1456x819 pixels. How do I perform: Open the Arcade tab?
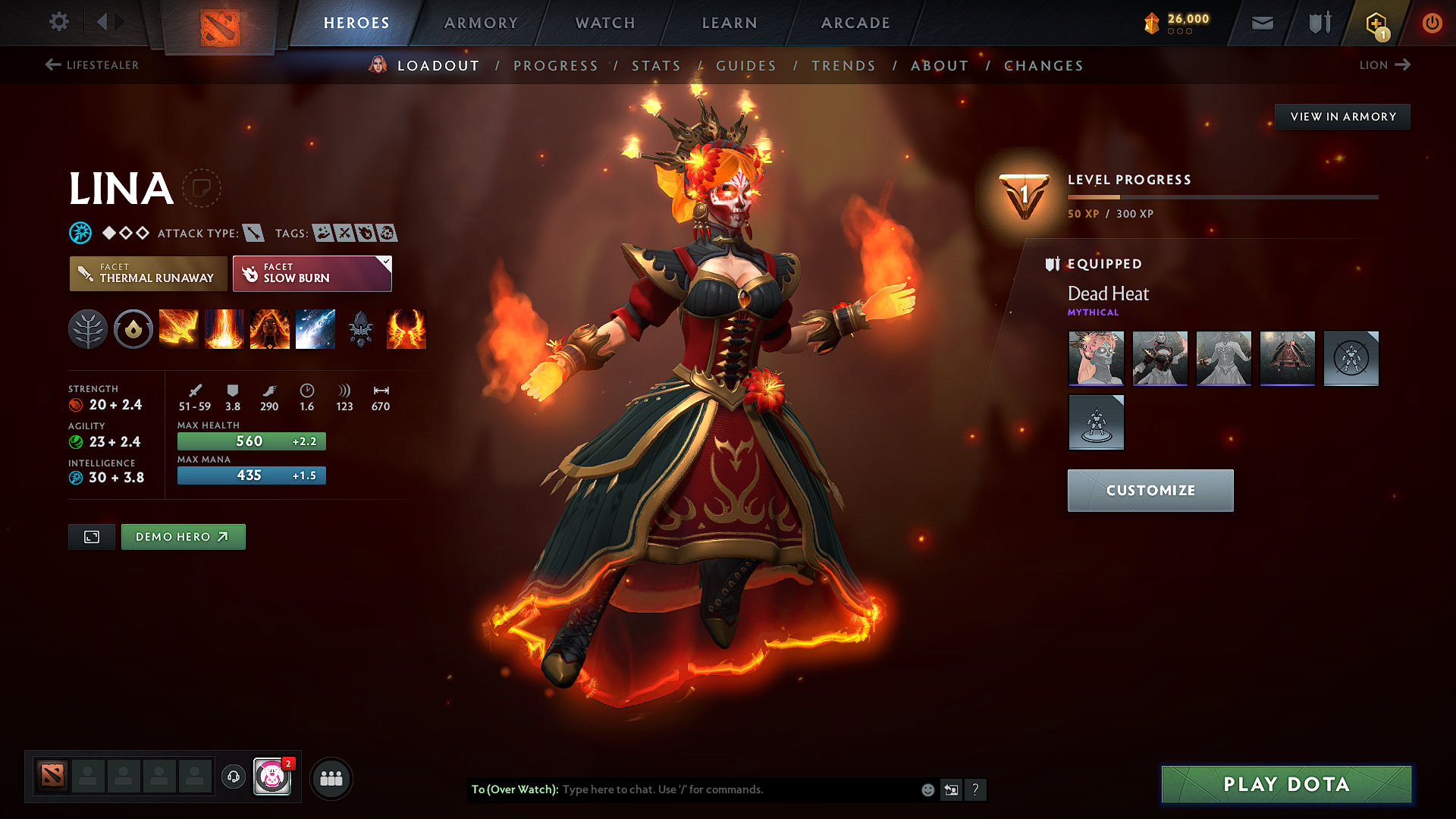[855, 23]
